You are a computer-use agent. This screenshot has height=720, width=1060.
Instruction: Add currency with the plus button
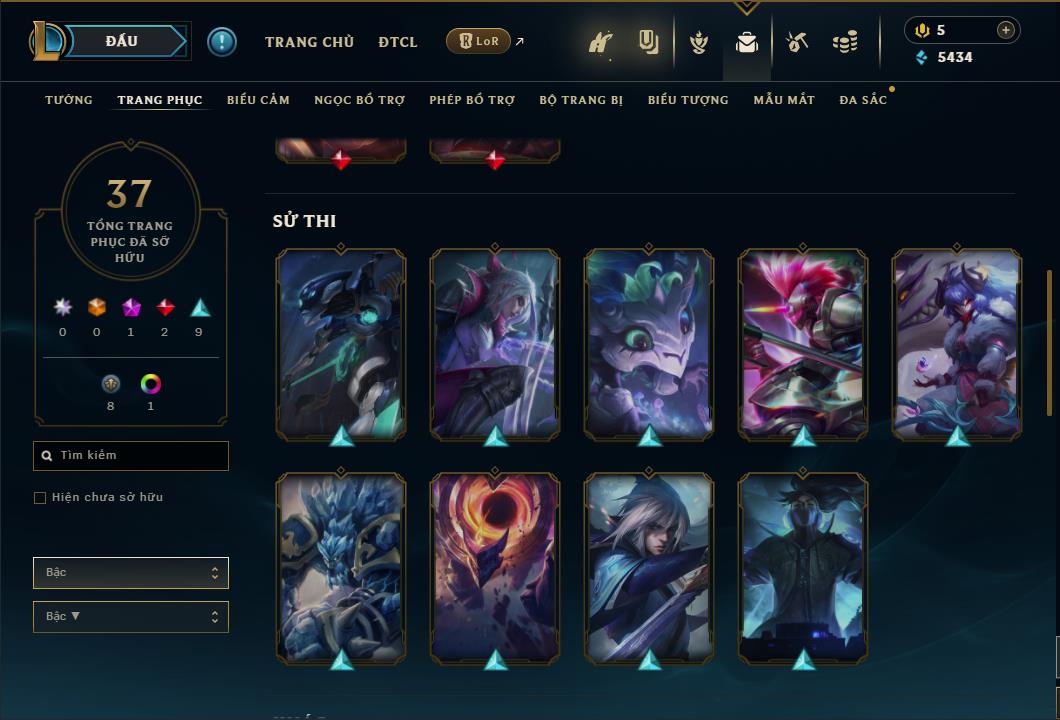(x=1006, y=30)
